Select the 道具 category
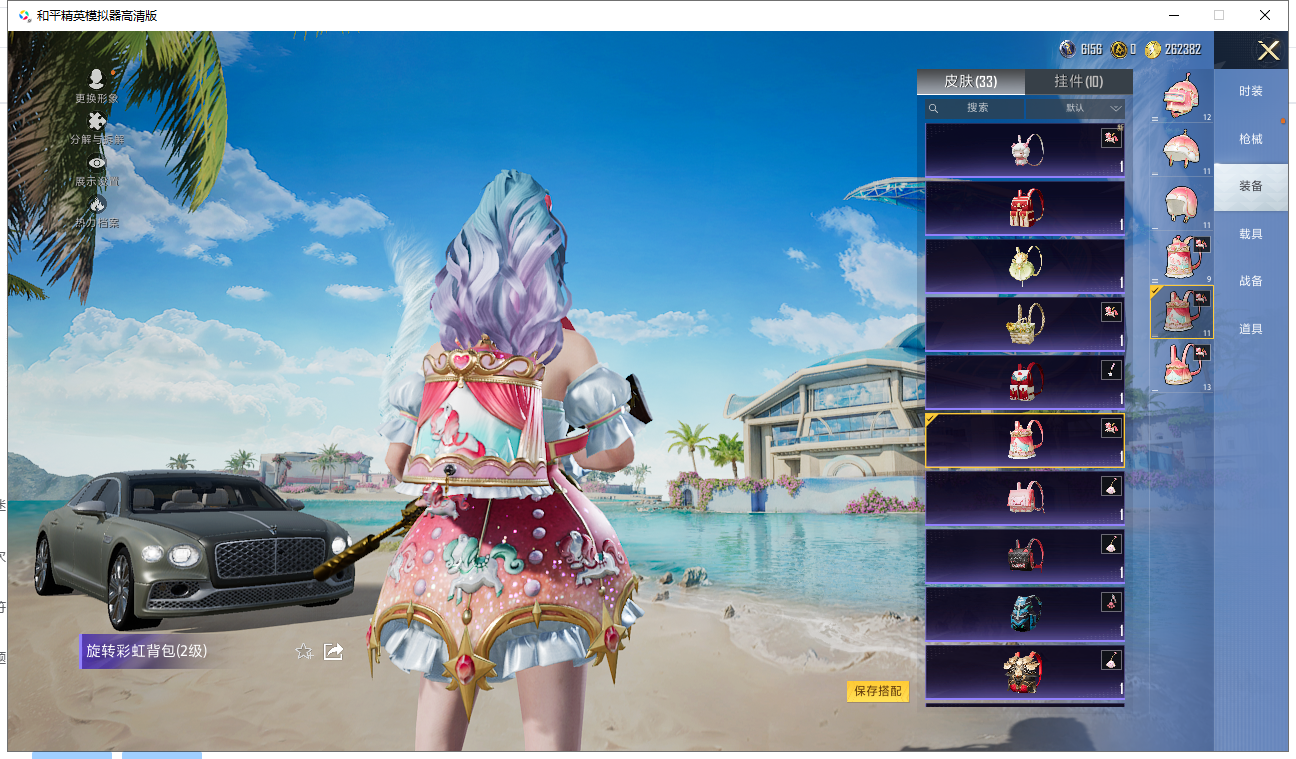 coord(1250,329)
